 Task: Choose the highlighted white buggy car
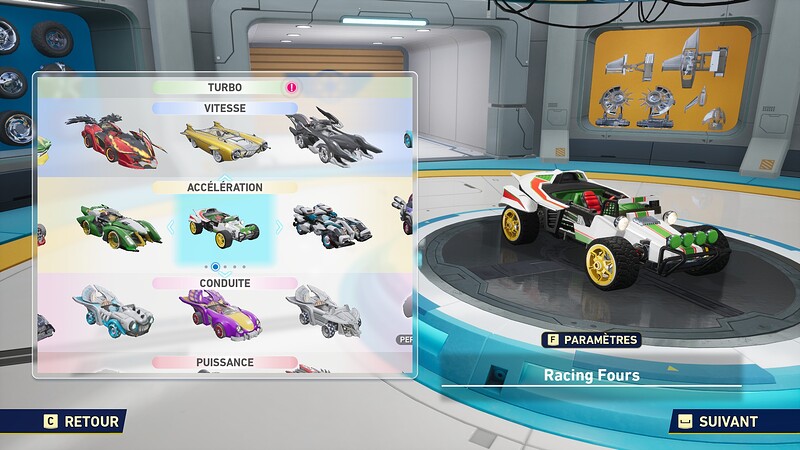click(x=224, y=225)
